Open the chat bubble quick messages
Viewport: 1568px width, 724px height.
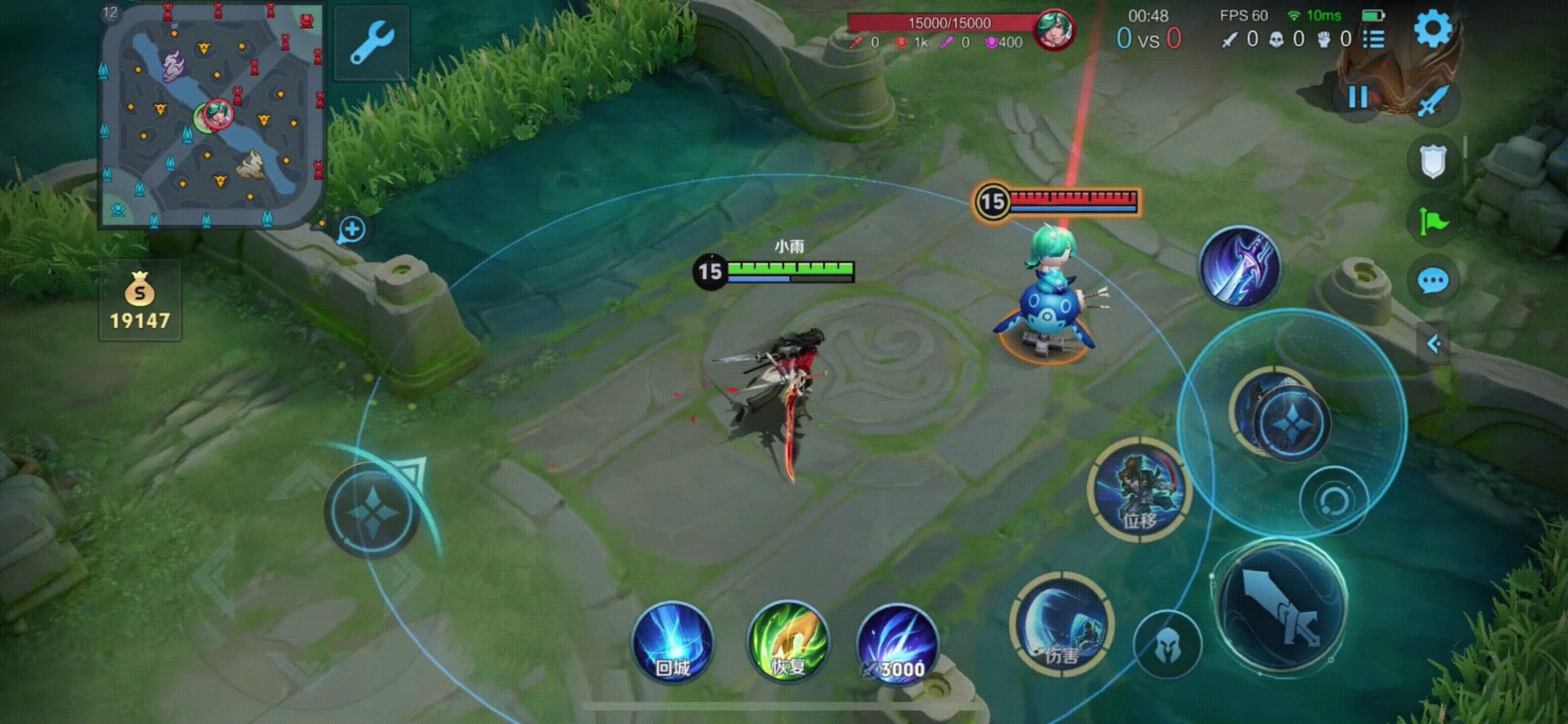point(1433,280)
